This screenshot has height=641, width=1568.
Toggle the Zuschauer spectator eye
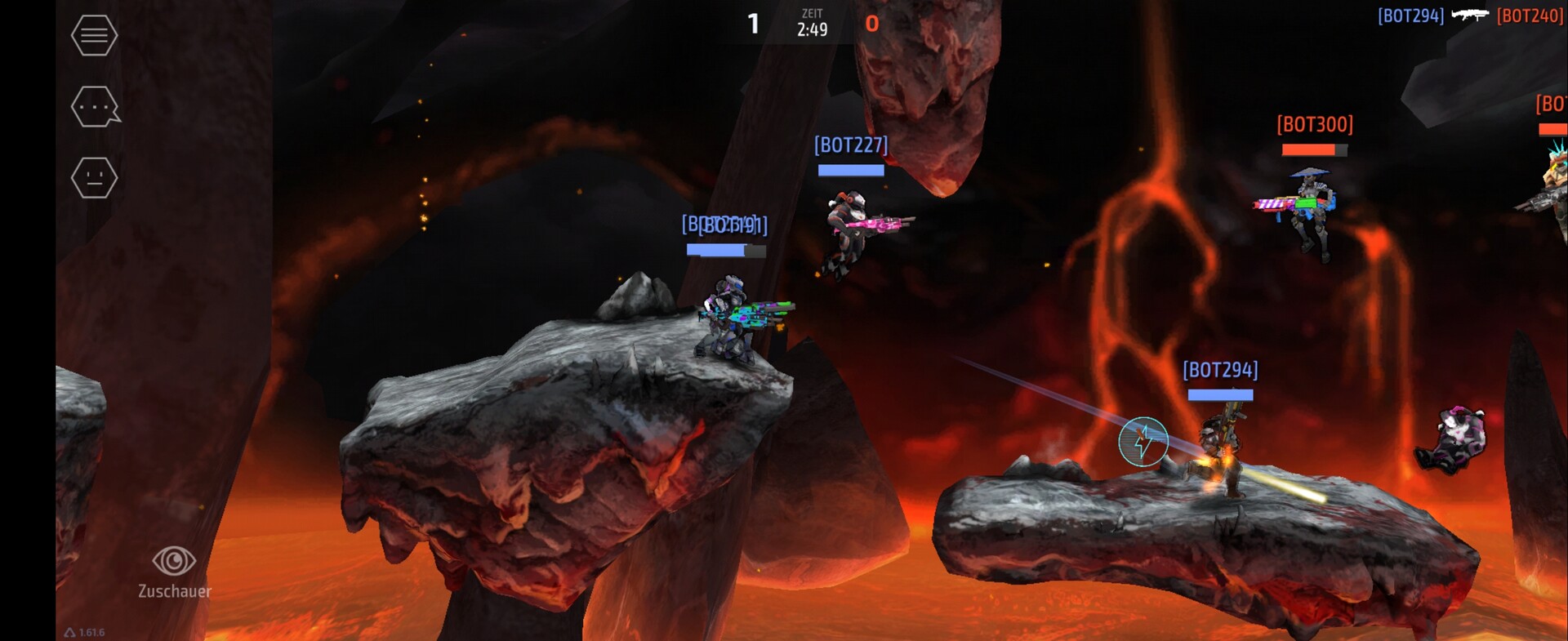tap(174, 562)
